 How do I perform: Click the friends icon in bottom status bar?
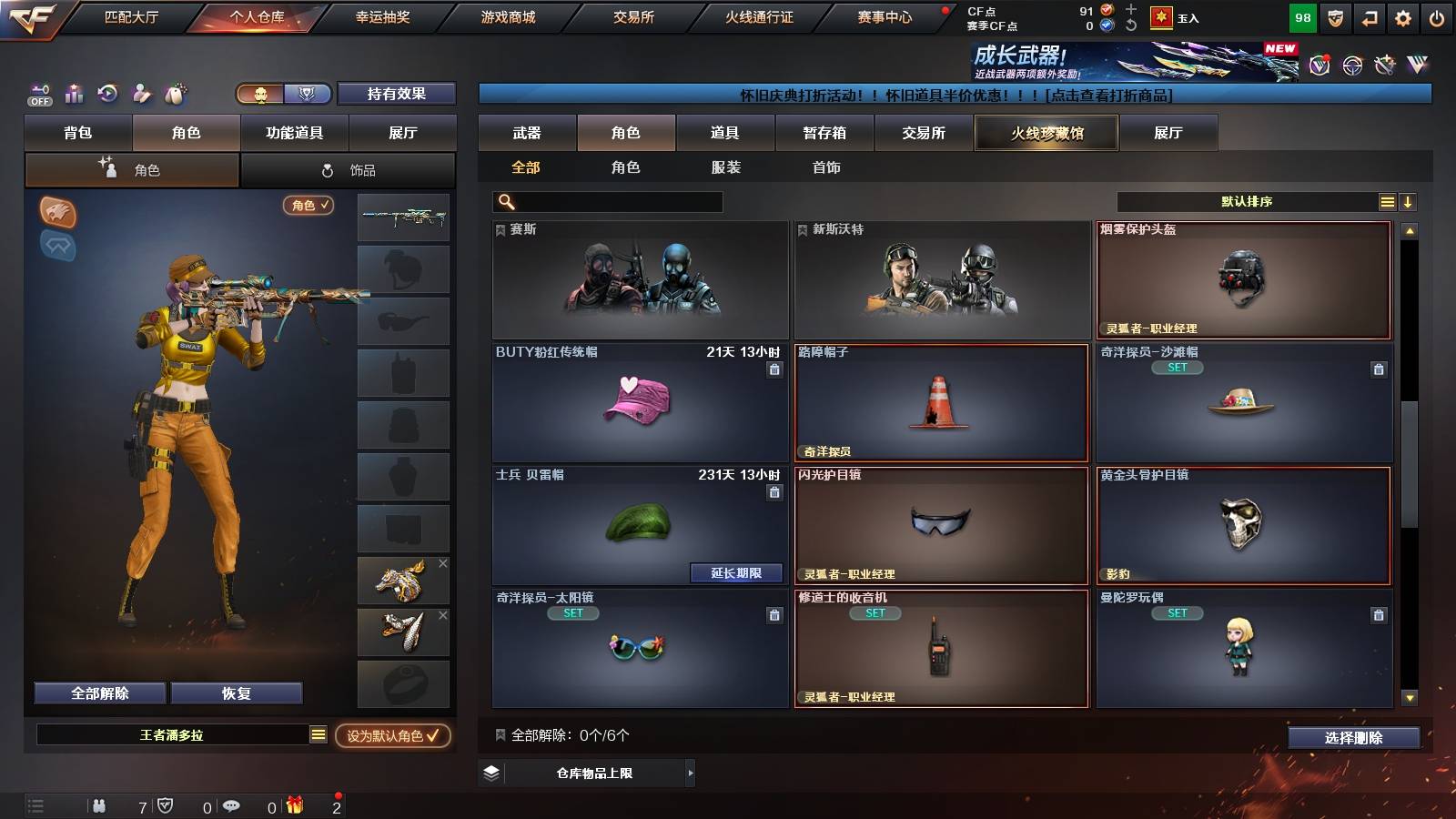tap(98, 805)
